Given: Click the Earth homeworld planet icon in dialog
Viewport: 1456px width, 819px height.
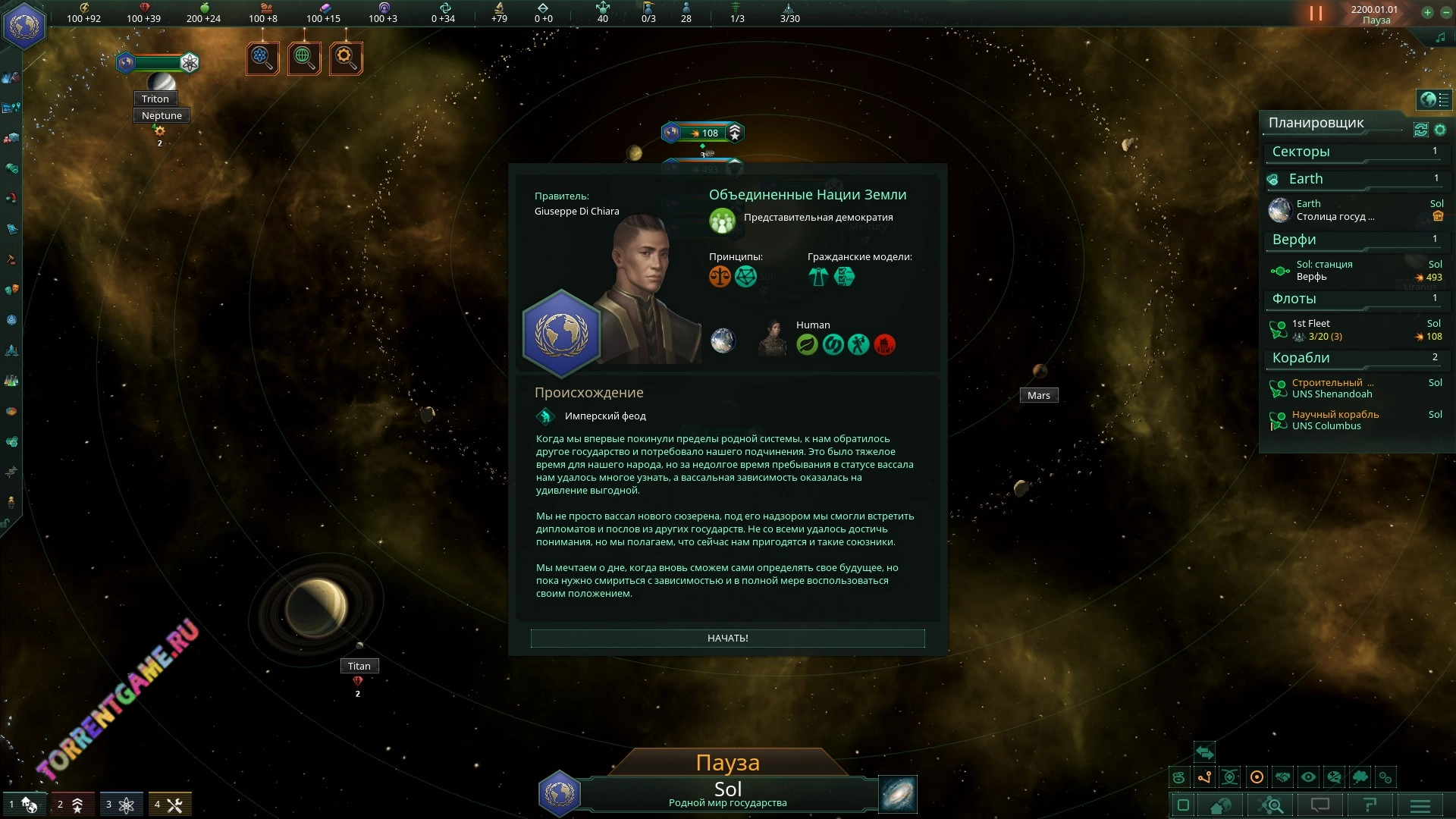Looking at the screenshot, I should (723, 340).
